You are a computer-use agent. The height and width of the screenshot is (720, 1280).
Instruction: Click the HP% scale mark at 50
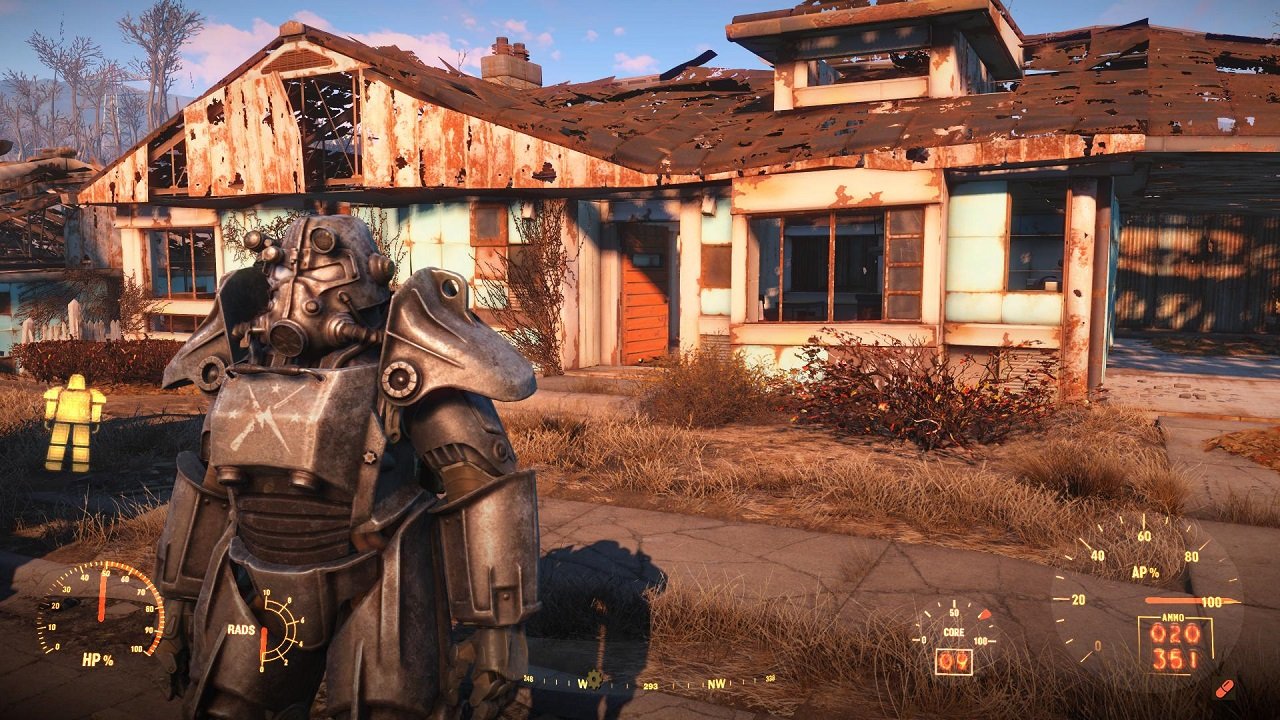[105, 572]
